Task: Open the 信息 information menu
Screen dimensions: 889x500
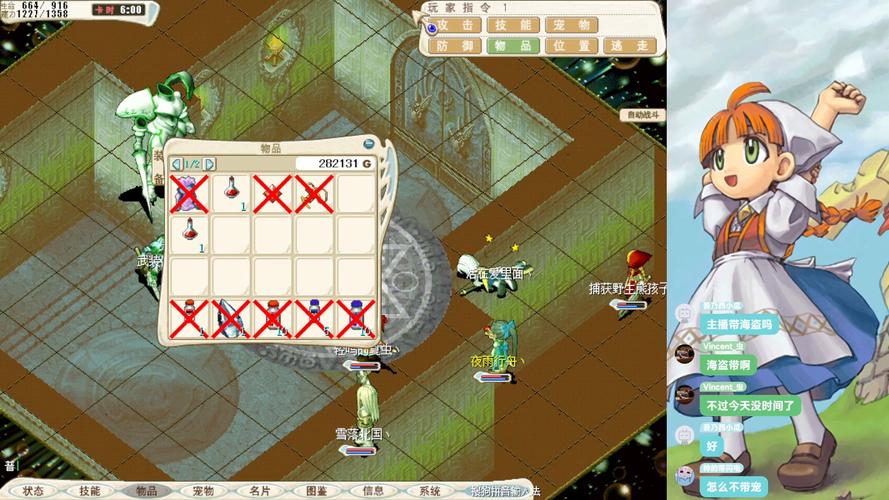Action: [373, 491]
